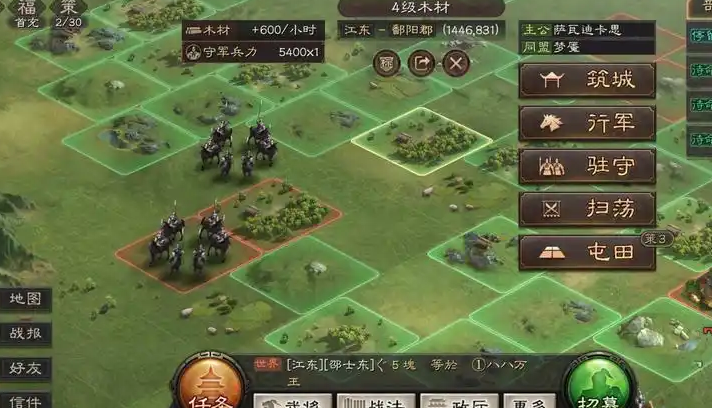Image resolution: width=712 pixels, height=408 pixels.
Task: Select the 行军 march command
Action: 587,123
